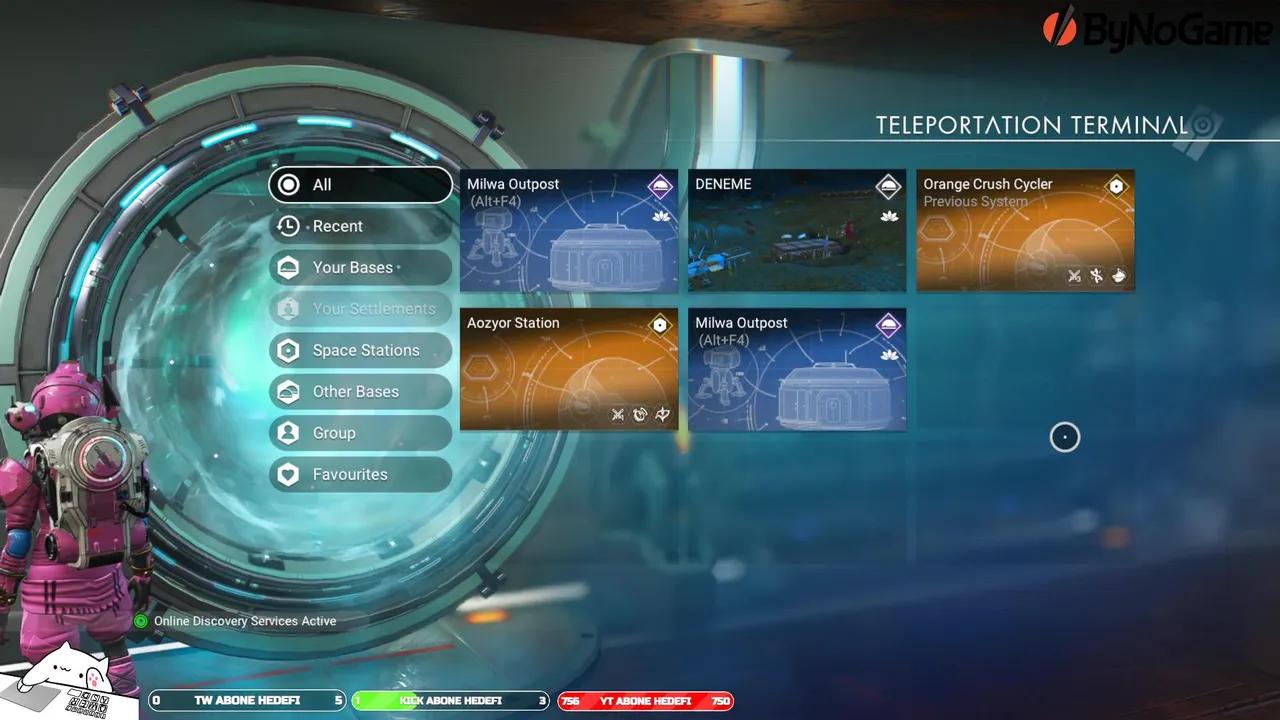Choose the Orange Crush Cycler destination
The height and width of the screenshot is (720, 1280).
tap(1025, 230)
